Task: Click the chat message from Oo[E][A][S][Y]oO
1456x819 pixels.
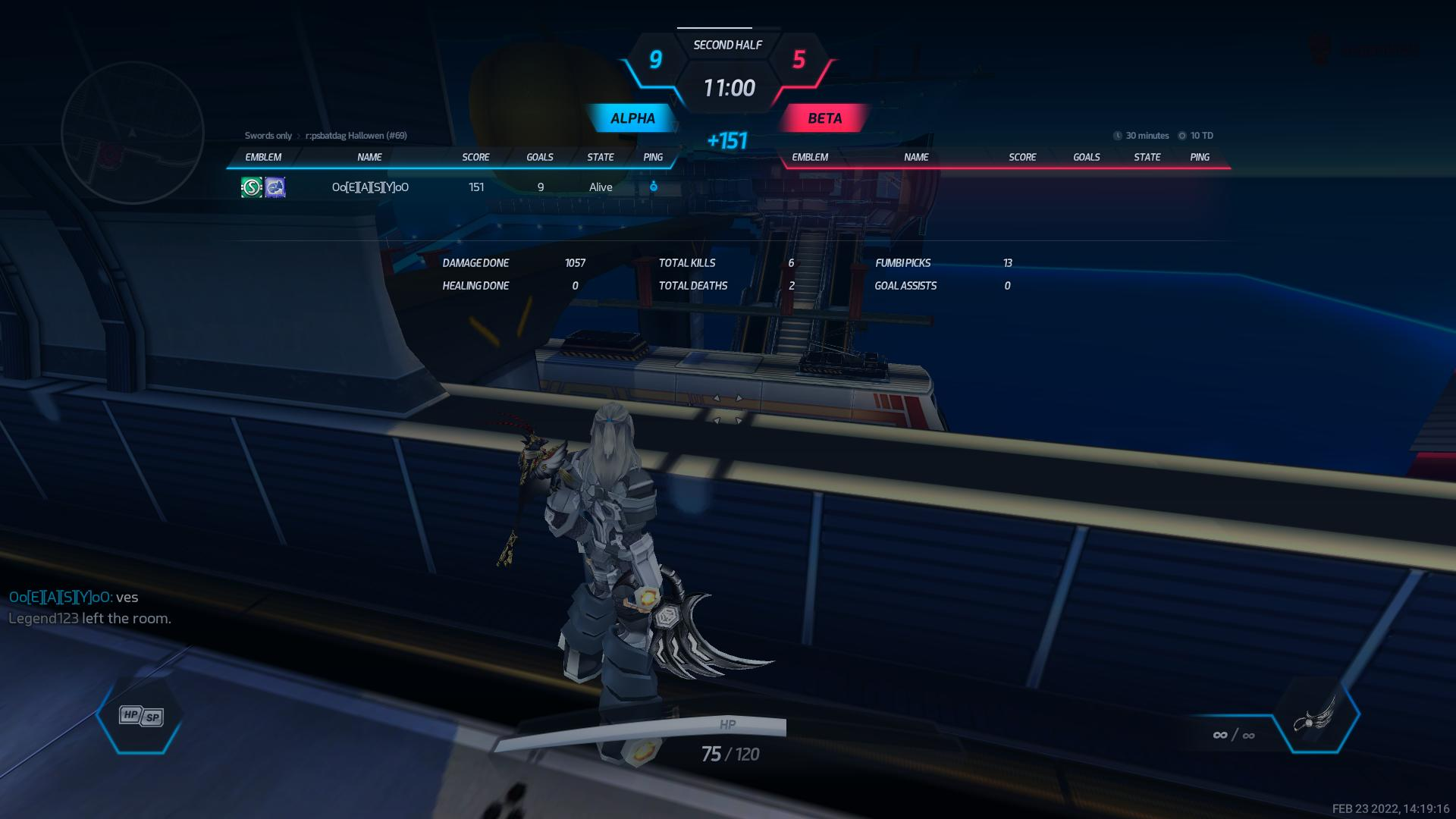Action: (74, 598)
